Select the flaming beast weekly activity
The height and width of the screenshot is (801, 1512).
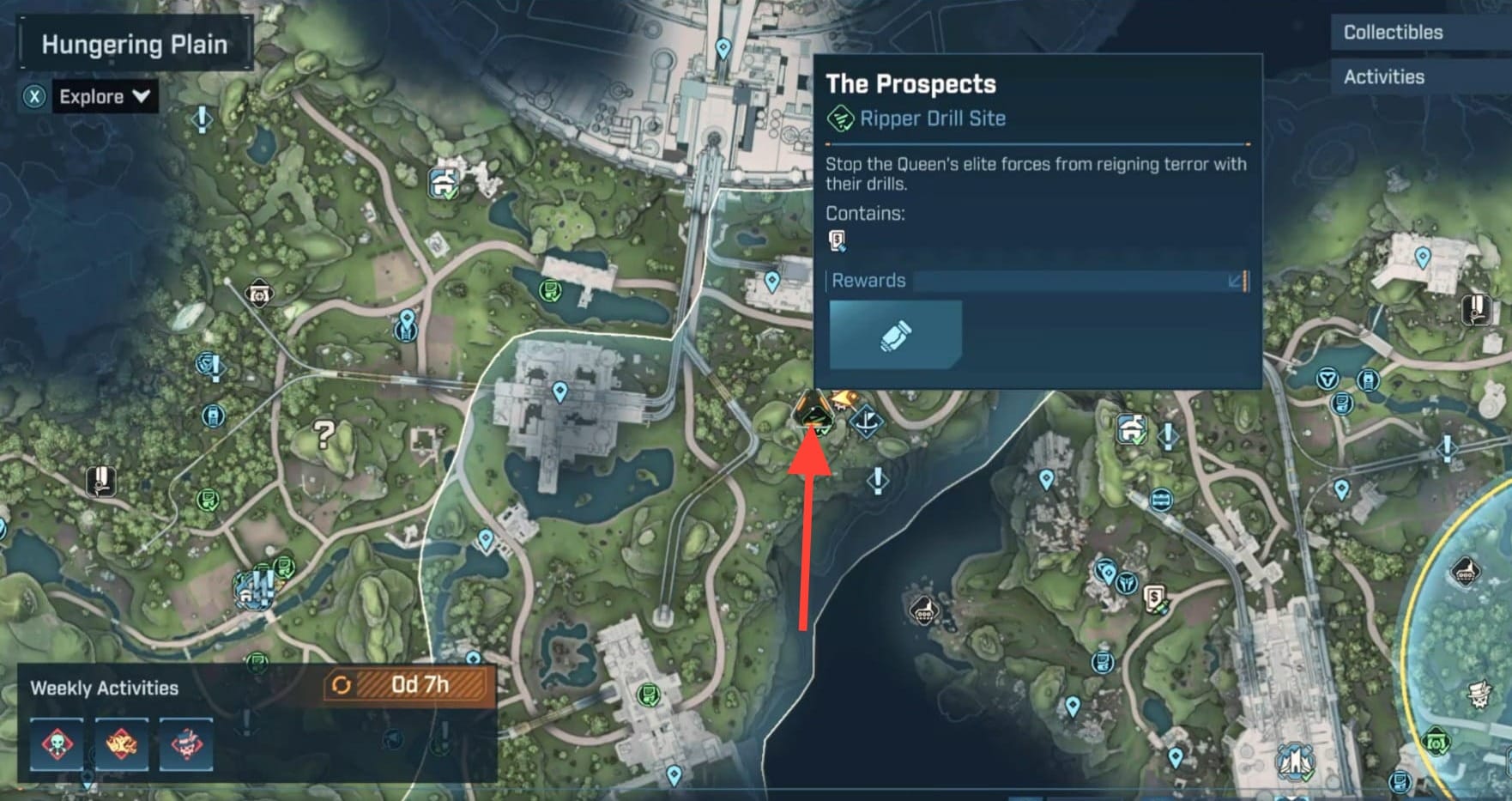121,743
